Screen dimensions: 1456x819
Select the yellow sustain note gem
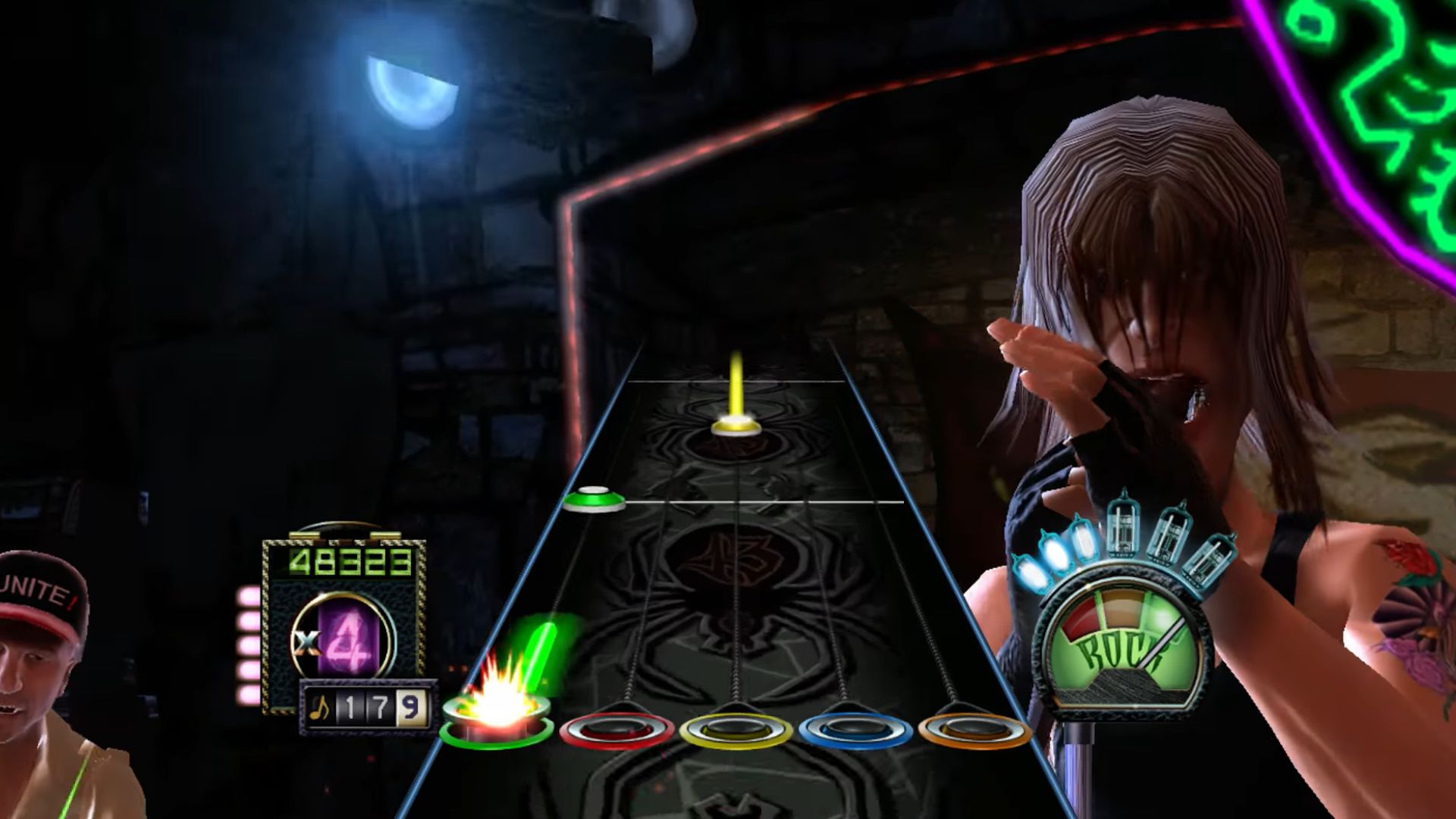click(736, 425)
